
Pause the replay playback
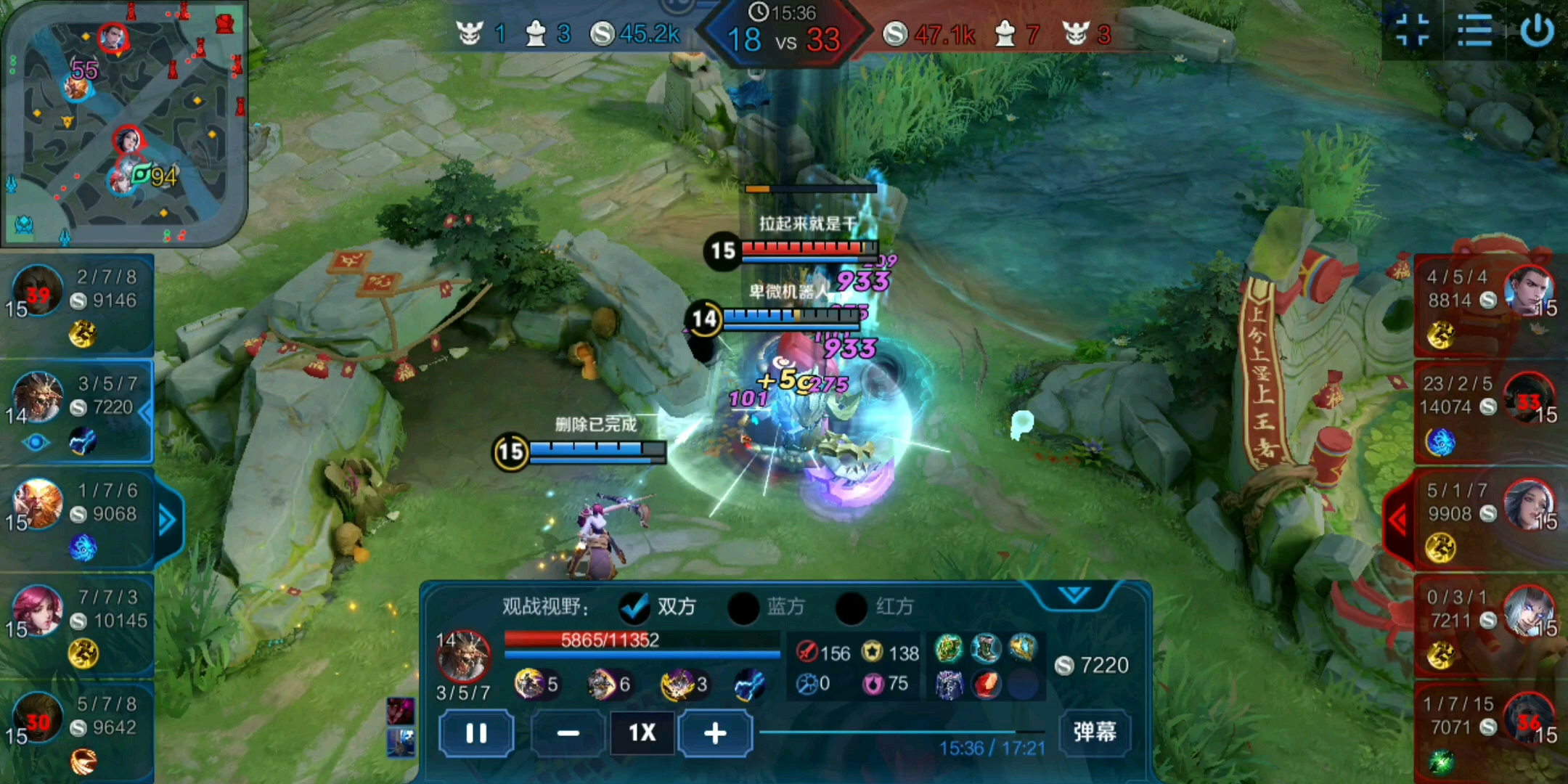click(476, 733)
